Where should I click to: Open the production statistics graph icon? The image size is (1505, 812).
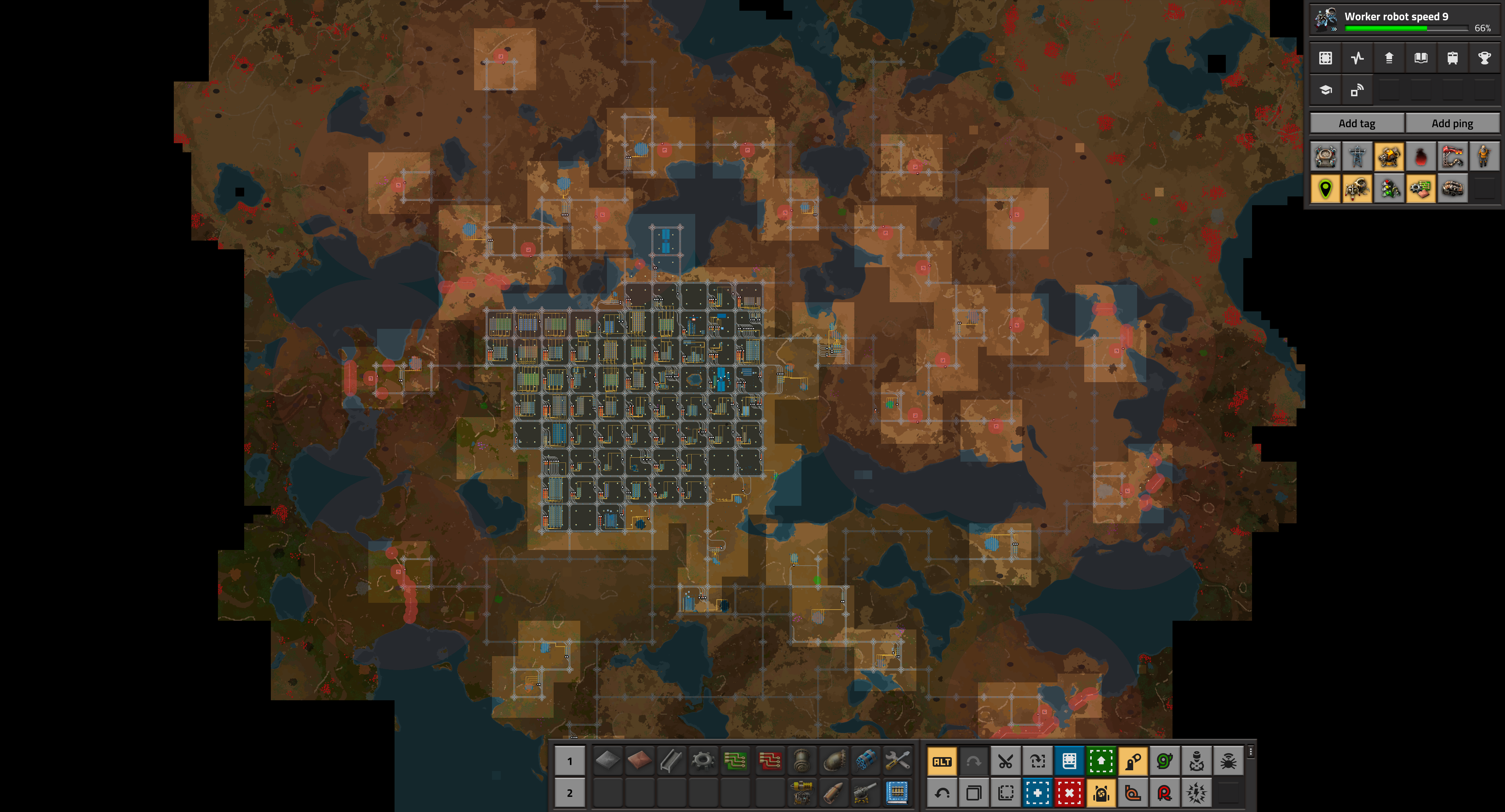point(1357,58)
